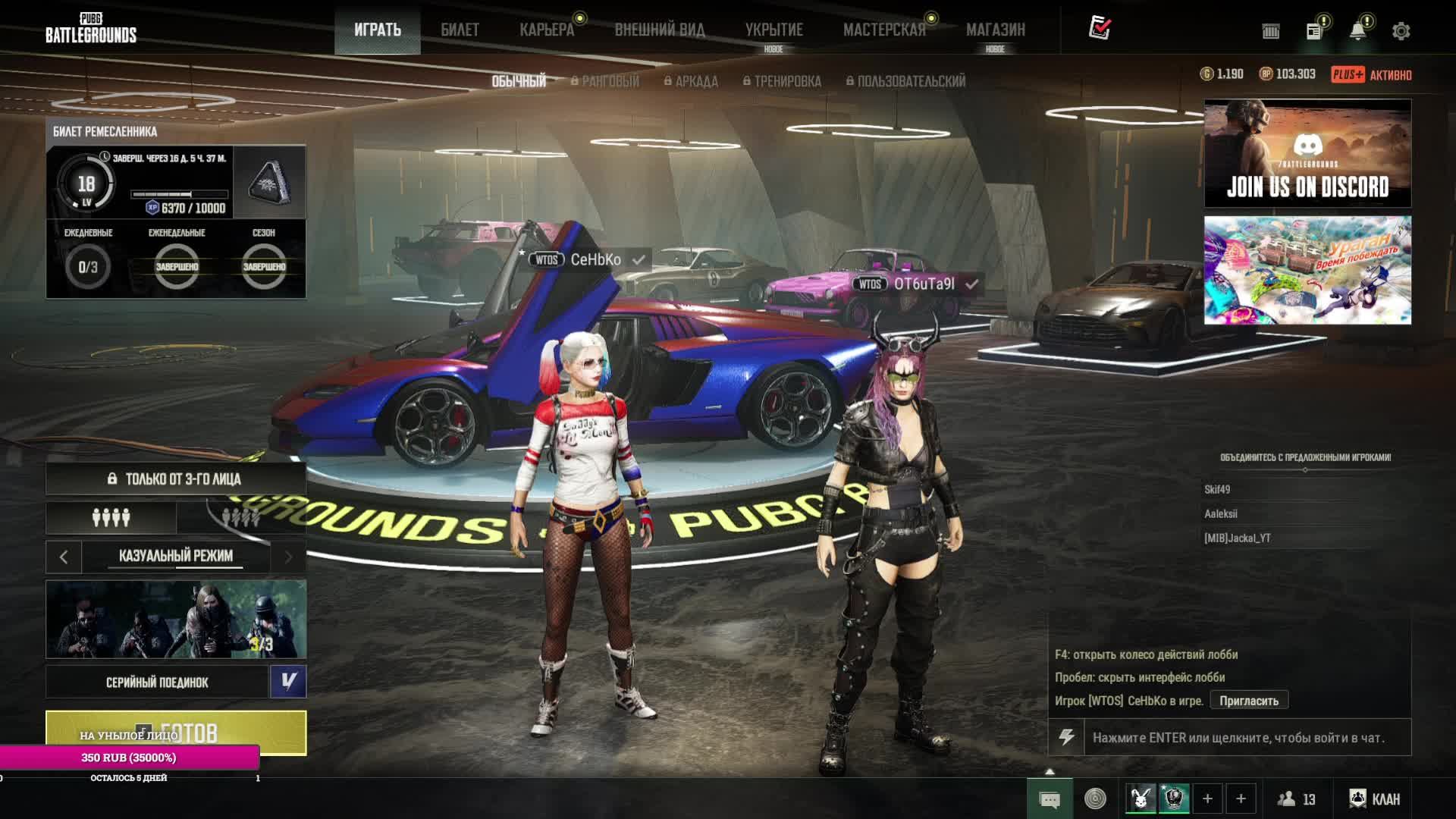Invite player with the Пригласить button
This screenshot has width=1456, height=819.
tap(1248, 701)
